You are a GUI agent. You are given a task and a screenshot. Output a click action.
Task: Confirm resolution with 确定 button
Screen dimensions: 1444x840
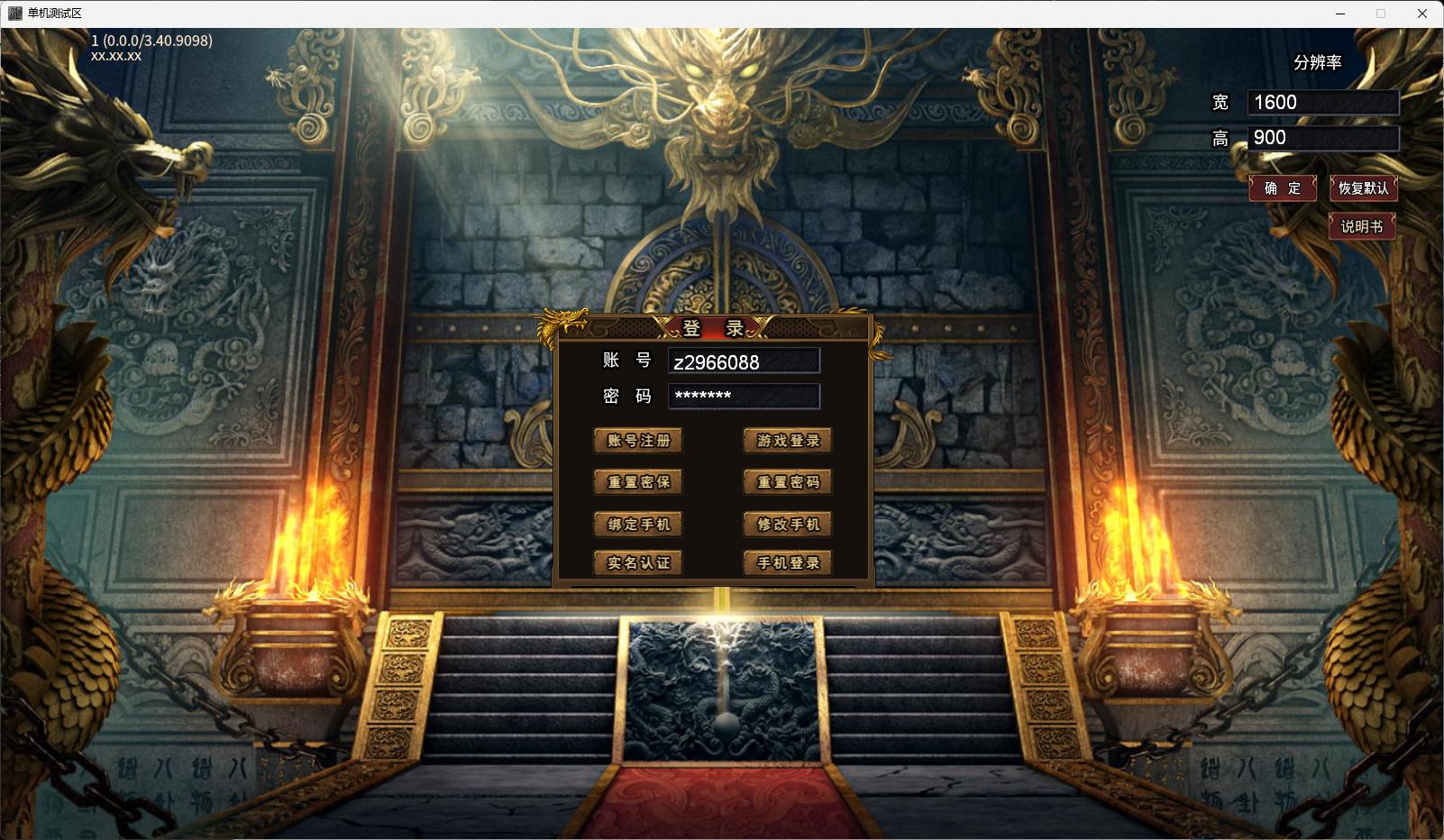point(1283,188)
